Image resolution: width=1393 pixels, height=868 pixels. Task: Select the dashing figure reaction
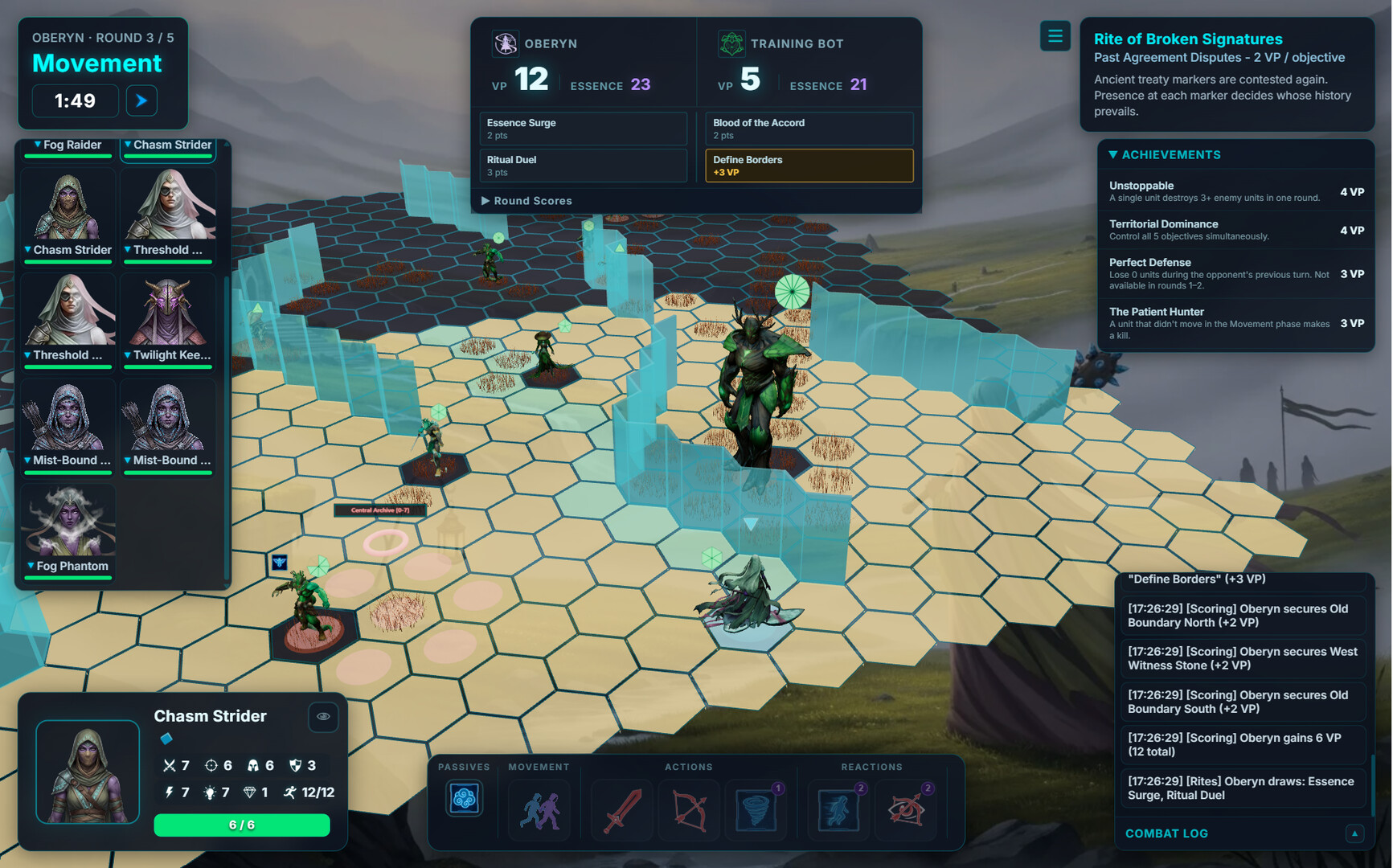click(838, 810)
